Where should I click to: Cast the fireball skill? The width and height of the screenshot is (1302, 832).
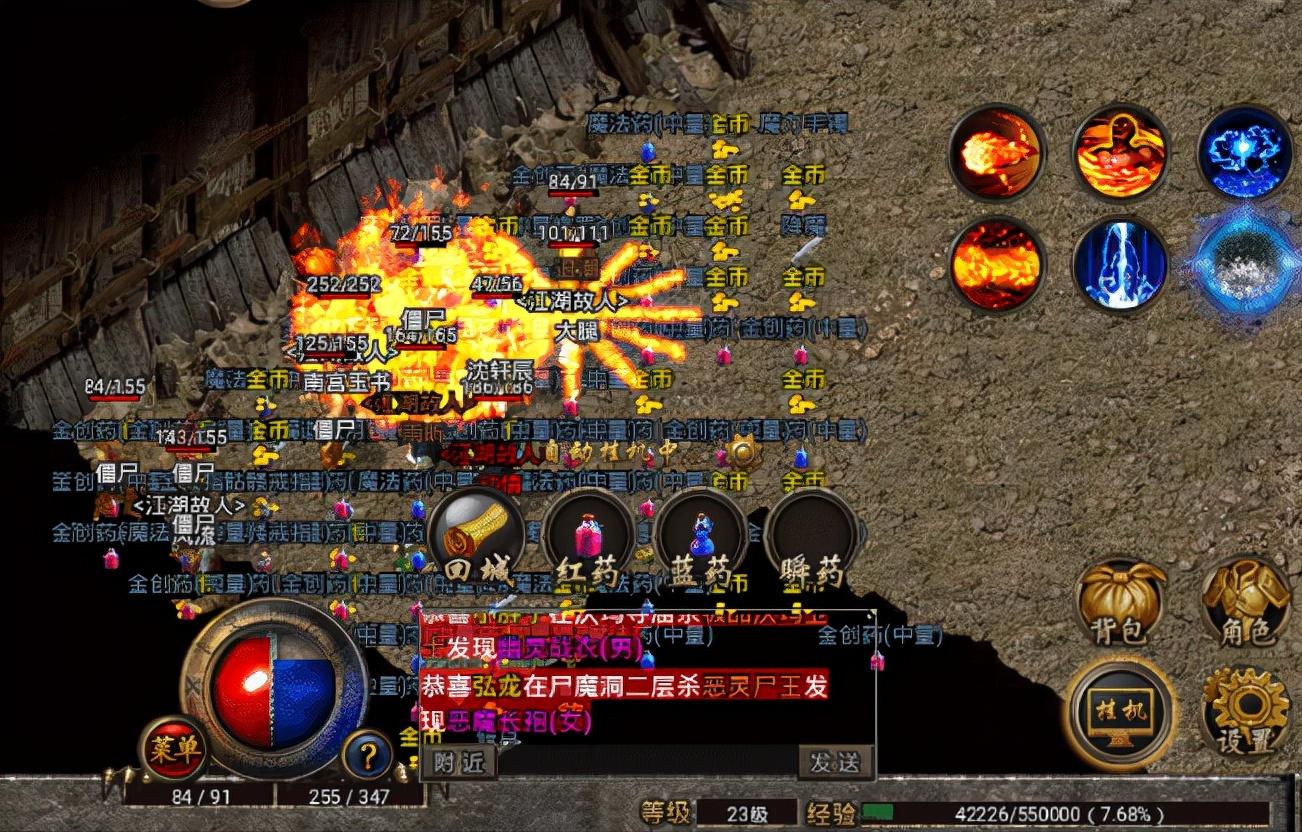coord(996,154)
